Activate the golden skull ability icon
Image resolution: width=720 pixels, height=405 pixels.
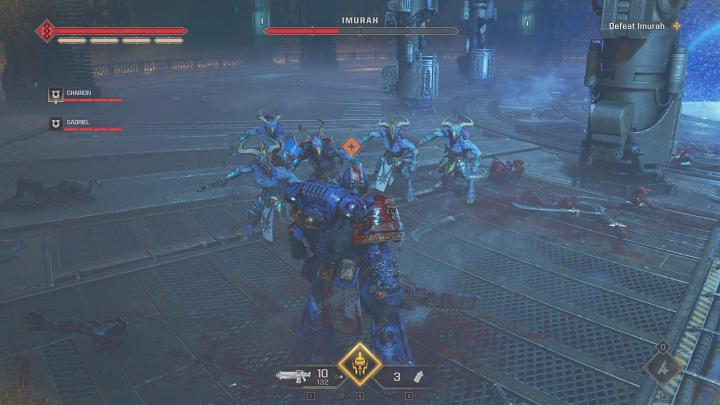359,365
